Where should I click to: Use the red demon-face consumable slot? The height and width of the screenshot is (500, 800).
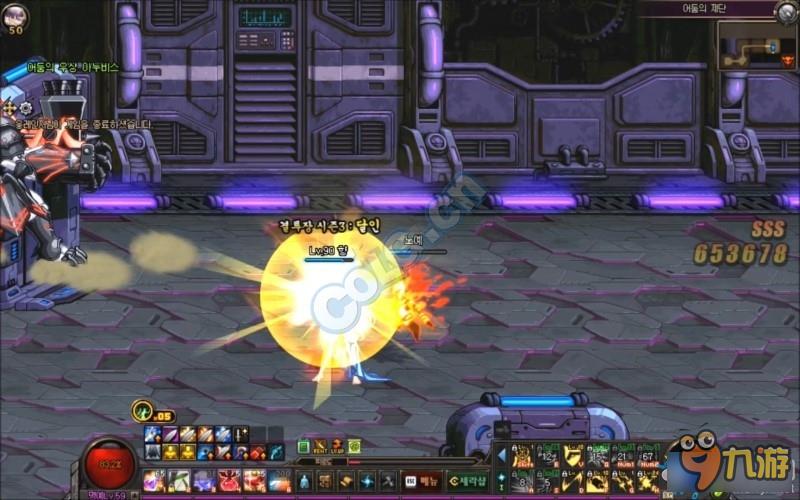[229, 480]
